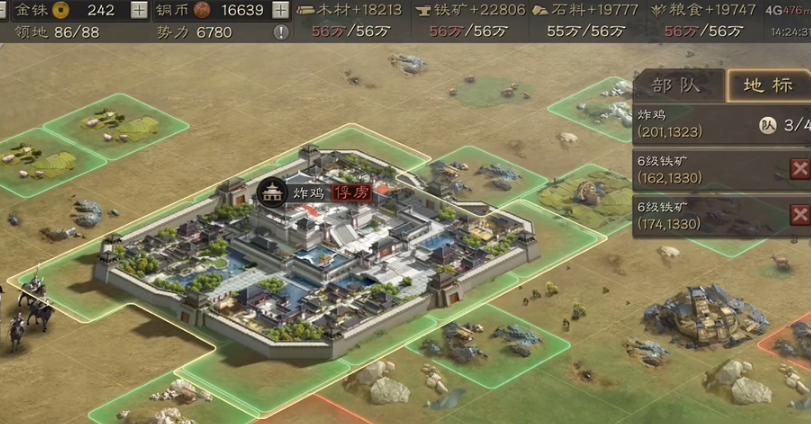Select the 地标 landmarks tab

click(767, 85)
